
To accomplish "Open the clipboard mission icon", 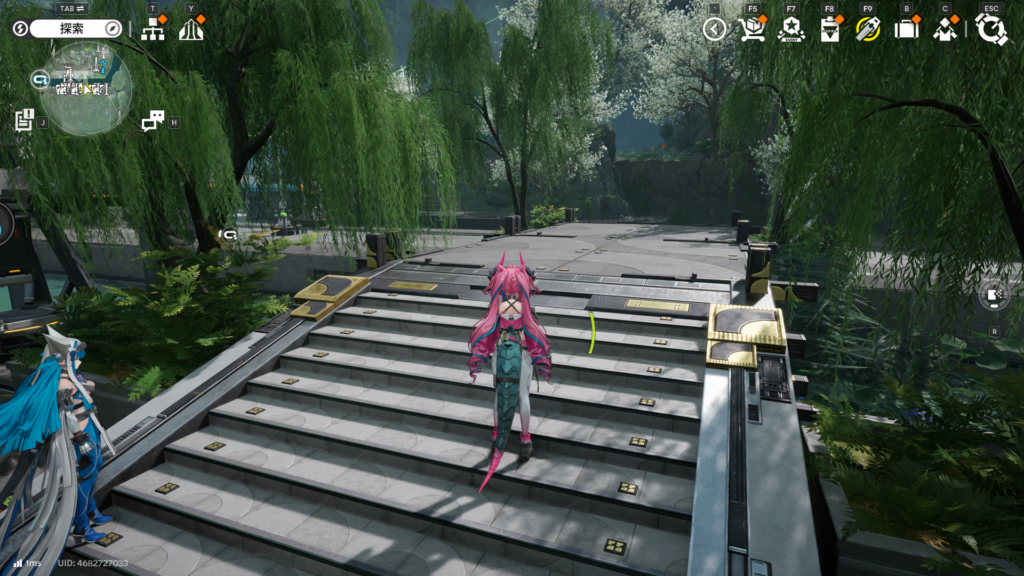I will point(830,29).
